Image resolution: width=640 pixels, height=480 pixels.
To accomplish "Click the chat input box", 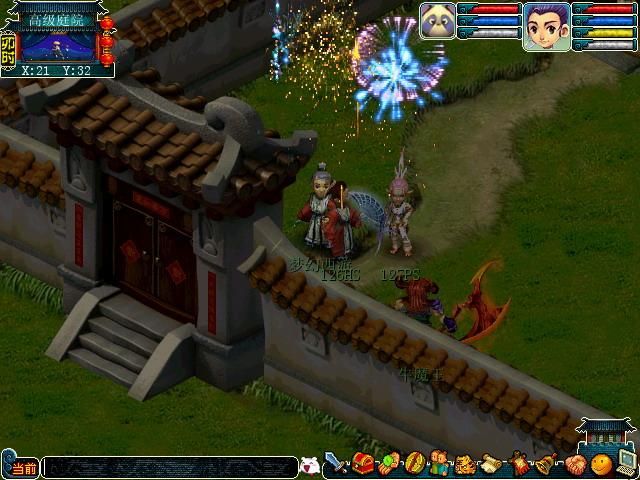I will [x=170, y=467].
